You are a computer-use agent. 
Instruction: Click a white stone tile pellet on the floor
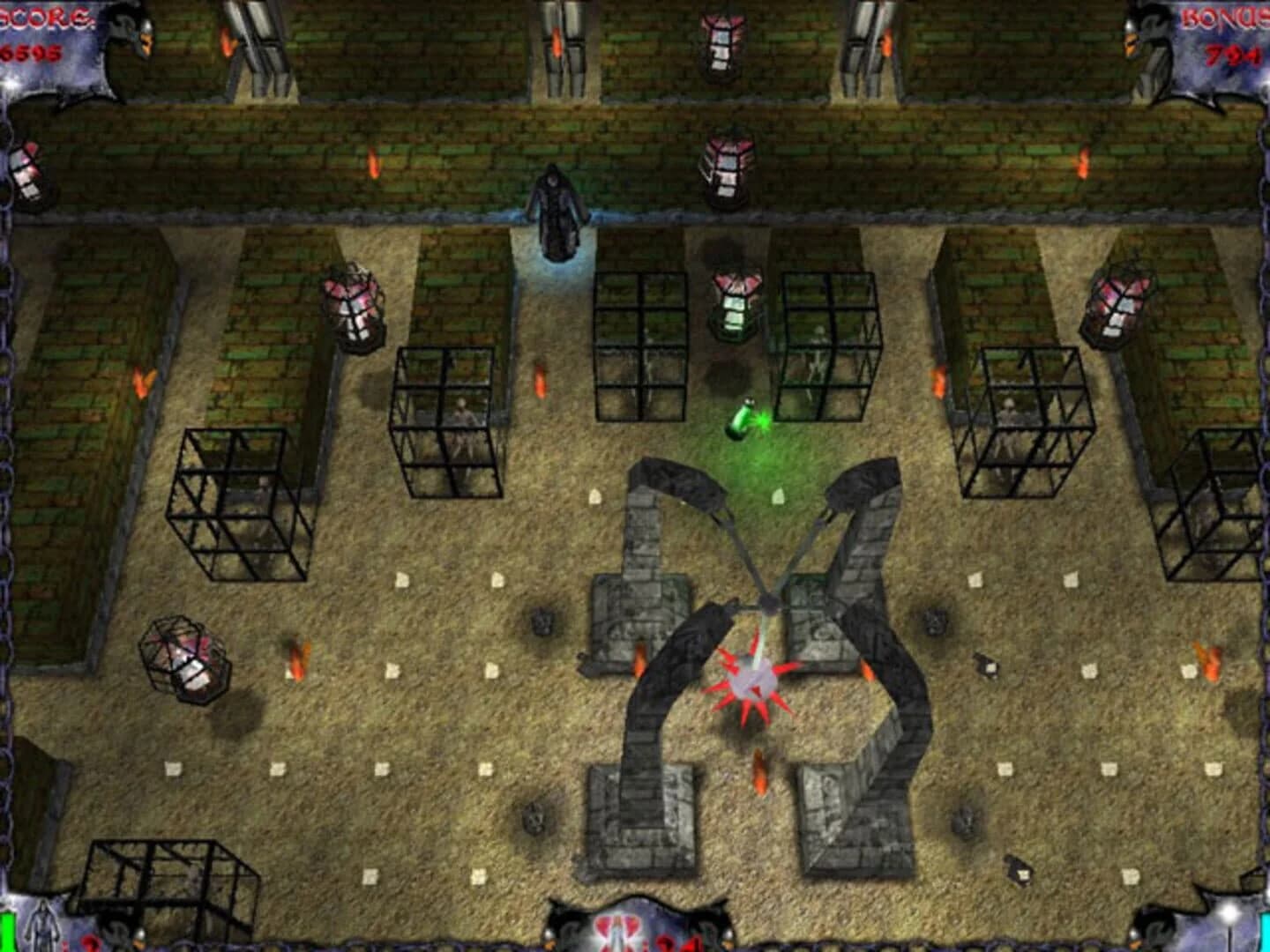tap(401, 582)
